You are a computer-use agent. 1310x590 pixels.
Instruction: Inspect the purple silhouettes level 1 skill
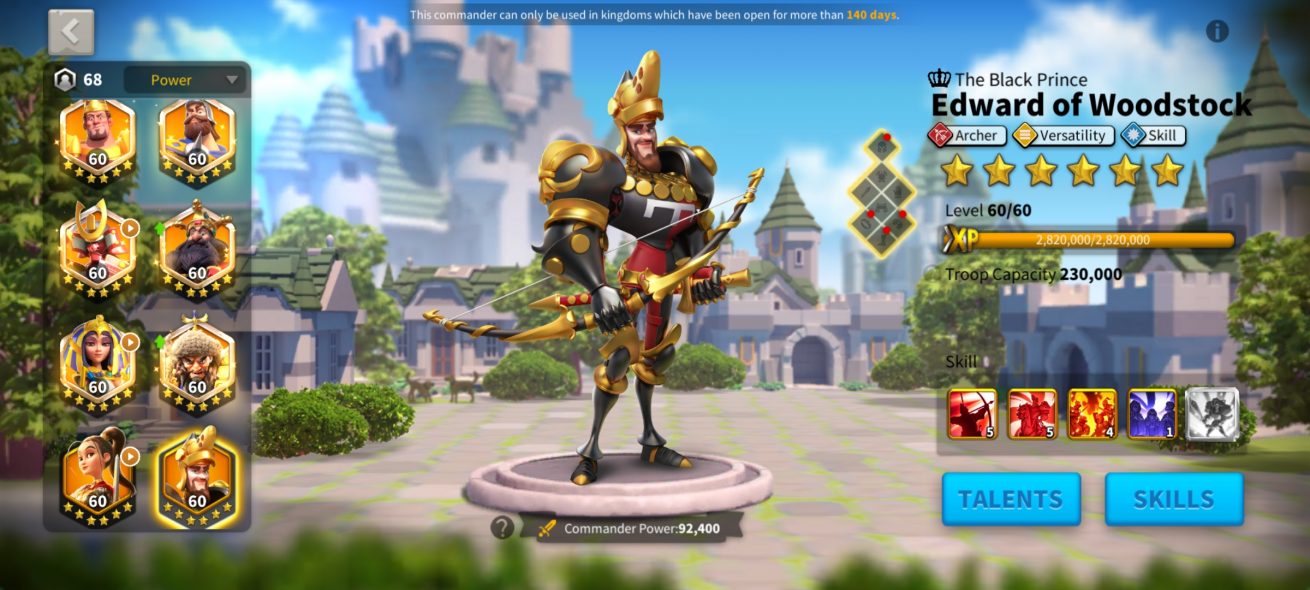[1152, 414]
